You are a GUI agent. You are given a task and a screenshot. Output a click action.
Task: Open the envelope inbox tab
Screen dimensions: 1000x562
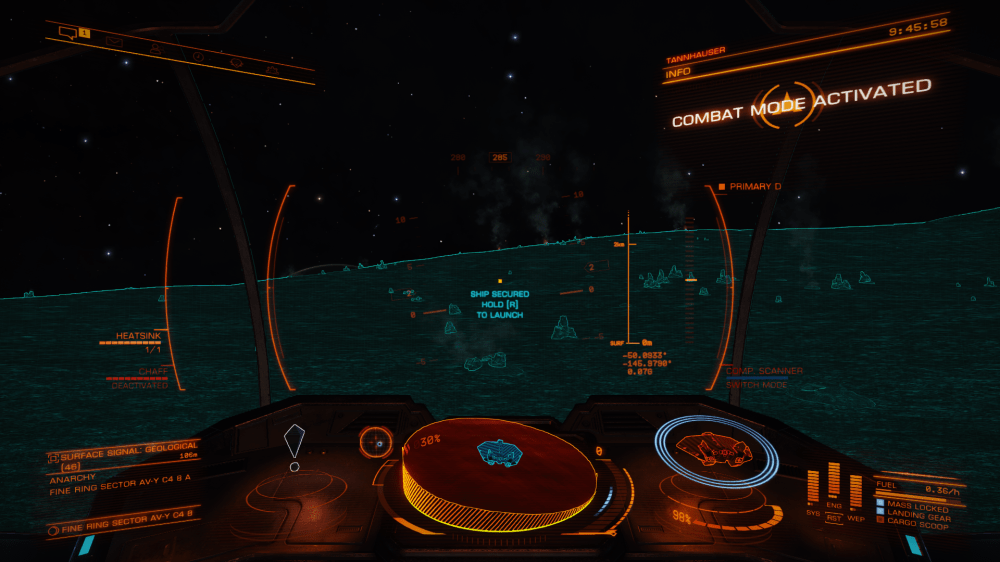coord(114,41)
